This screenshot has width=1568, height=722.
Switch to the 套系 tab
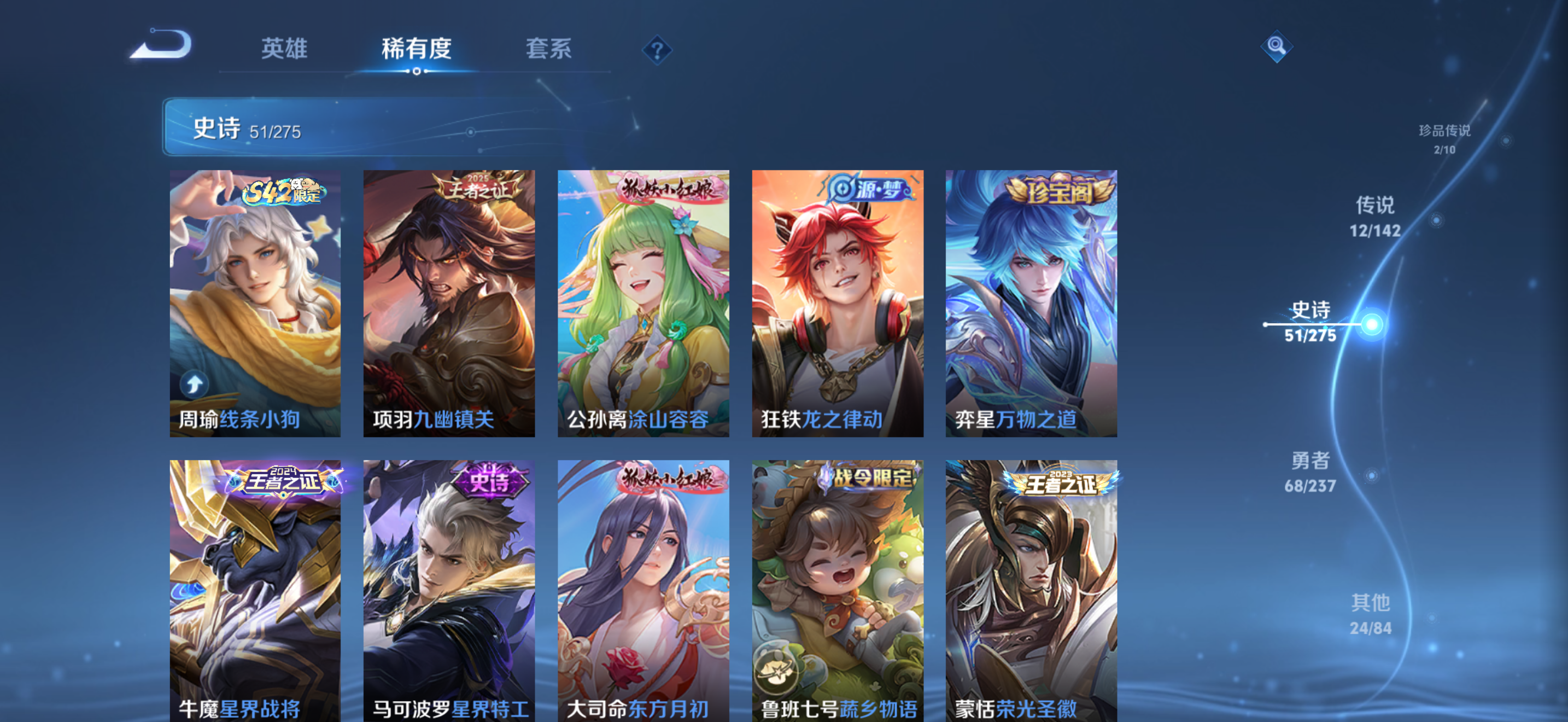point(549,50)
